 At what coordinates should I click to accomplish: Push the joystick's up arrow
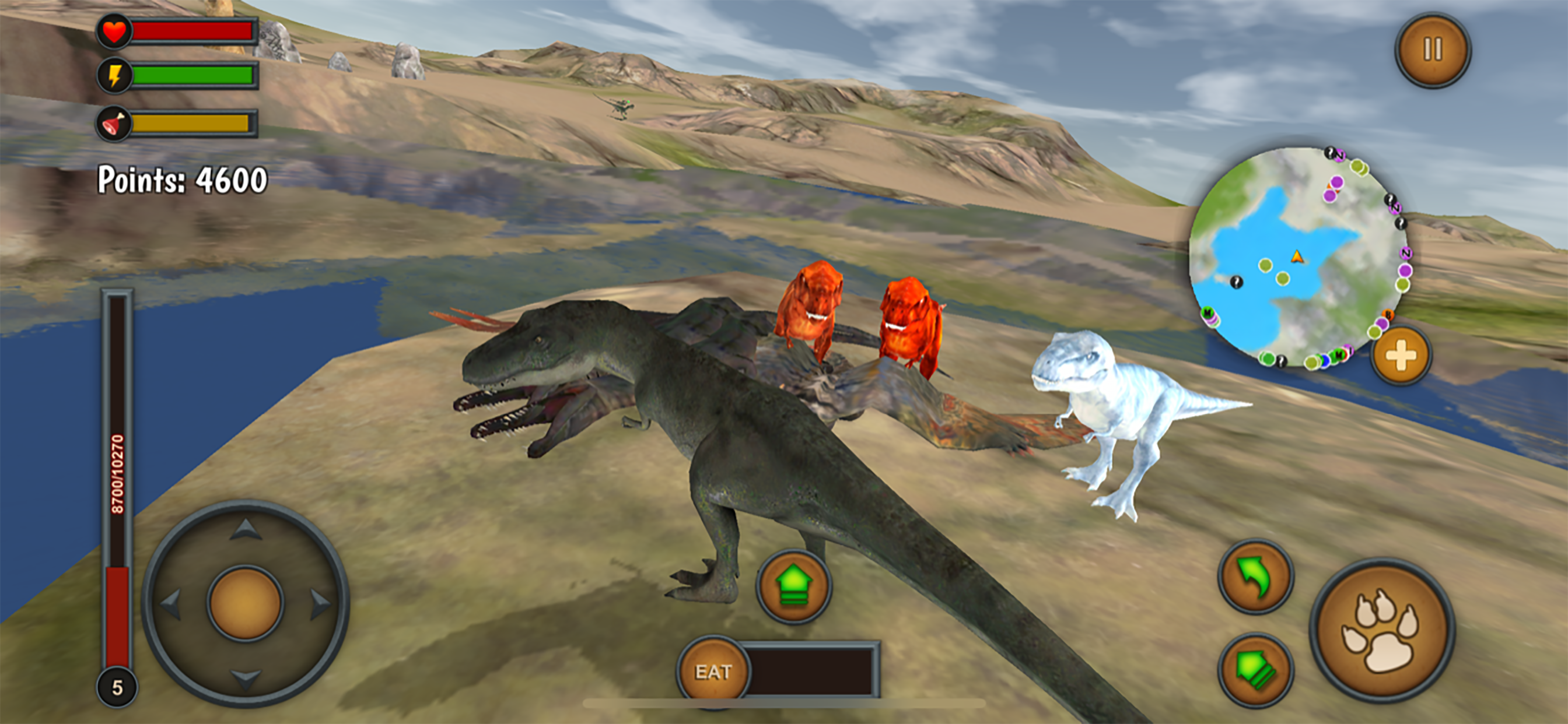tap(246, 530)
